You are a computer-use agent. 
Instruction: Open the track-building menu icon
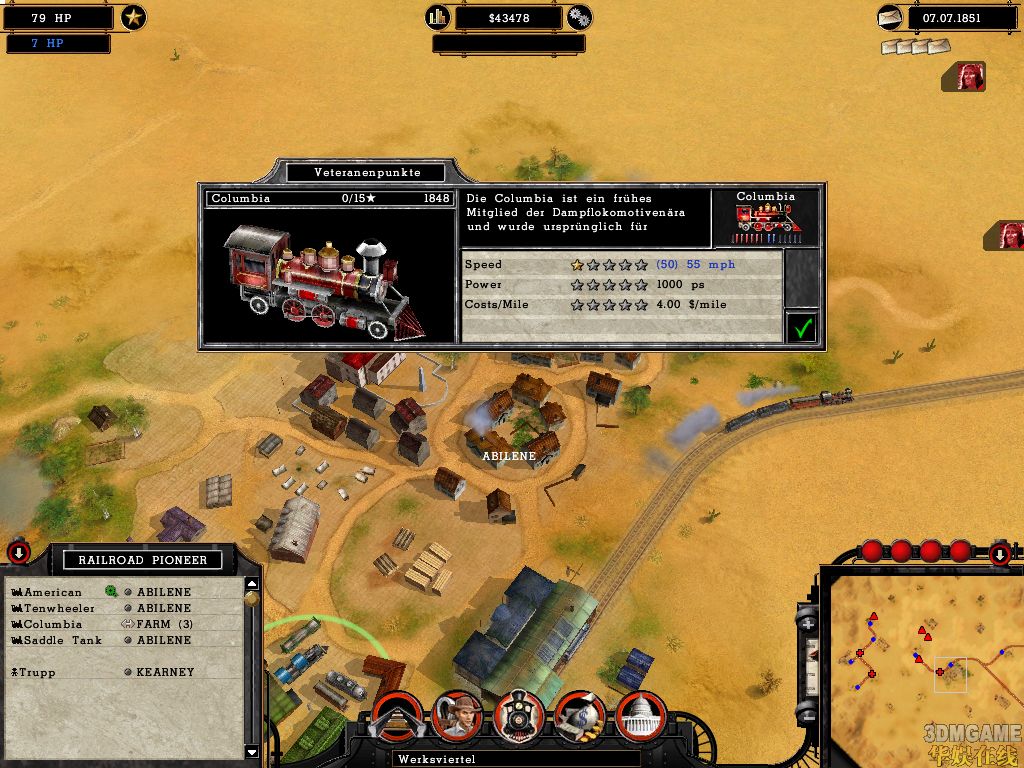click(396, 717)
